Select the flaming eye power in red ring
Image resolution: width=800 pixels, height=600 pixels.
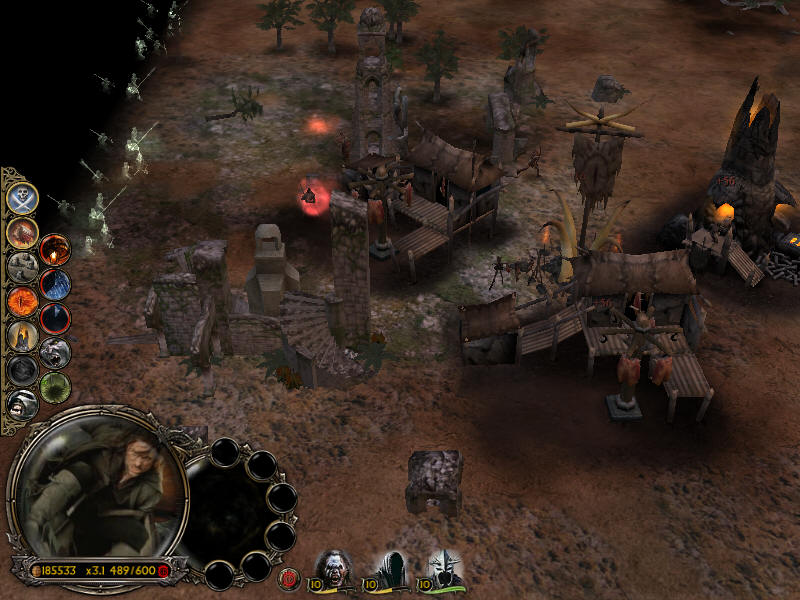55,250
